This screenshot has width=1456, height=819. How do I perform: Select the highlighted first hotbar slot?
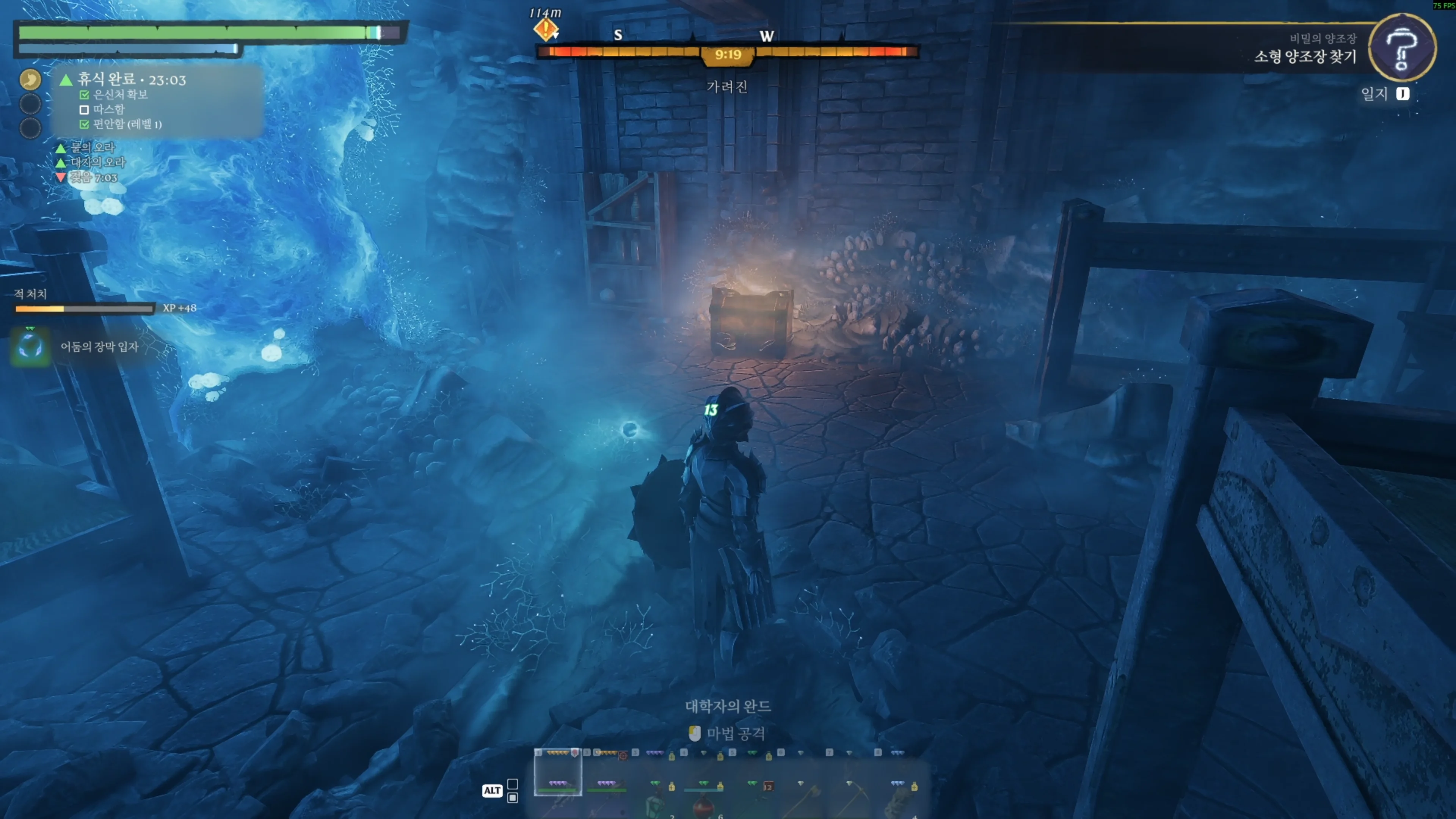(557, 774)
